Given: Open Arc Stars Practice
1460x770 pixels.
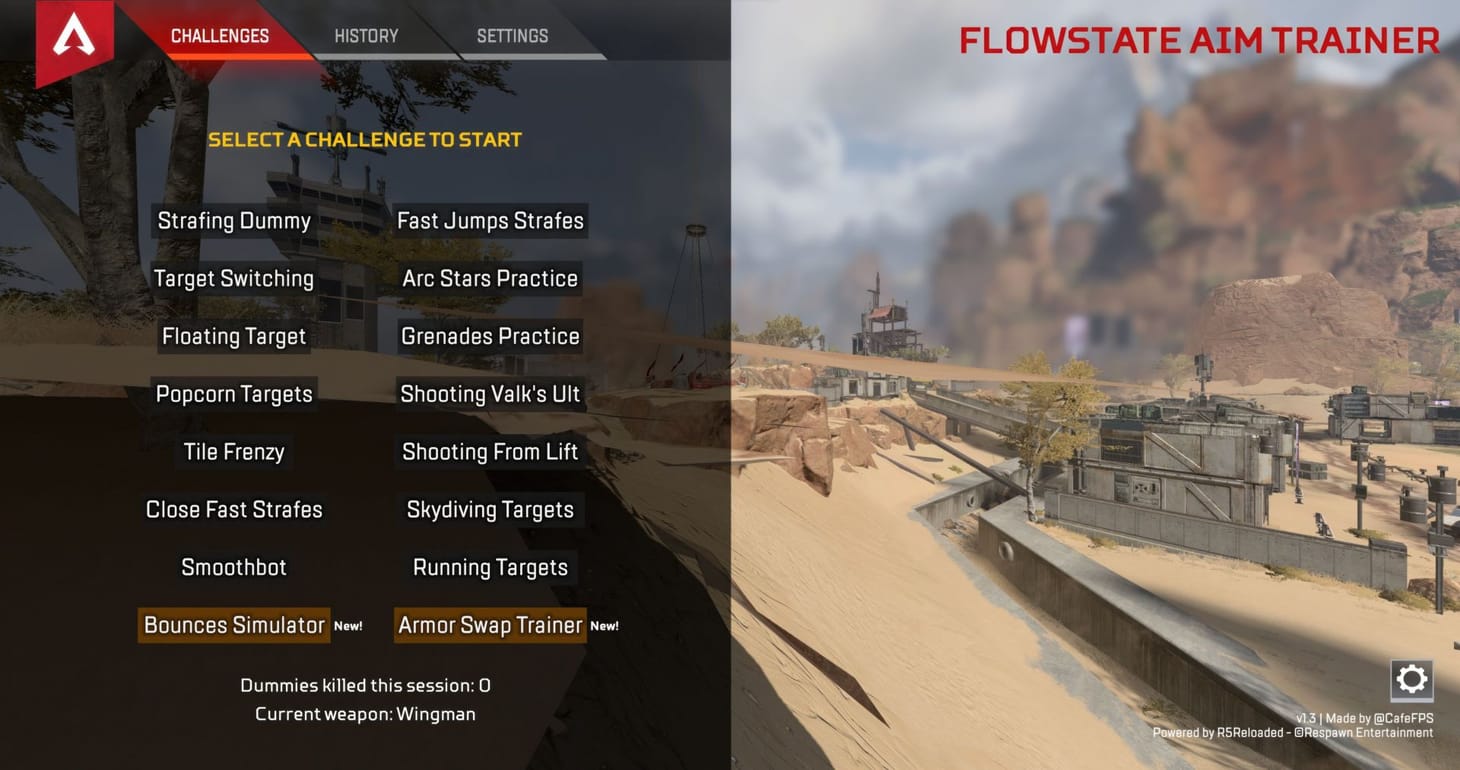Looking at the screenshot, I should (490, 278).
